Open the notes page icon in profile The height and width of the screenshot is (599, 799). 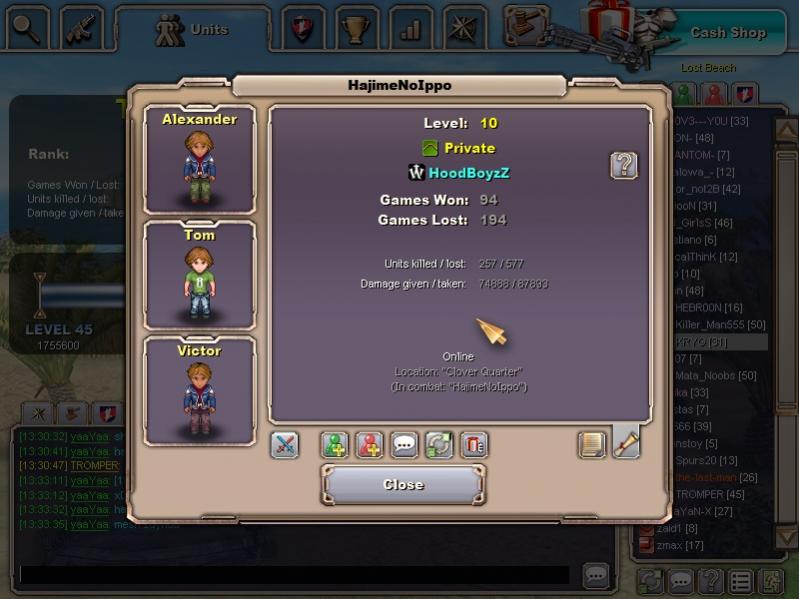(592, 444)
